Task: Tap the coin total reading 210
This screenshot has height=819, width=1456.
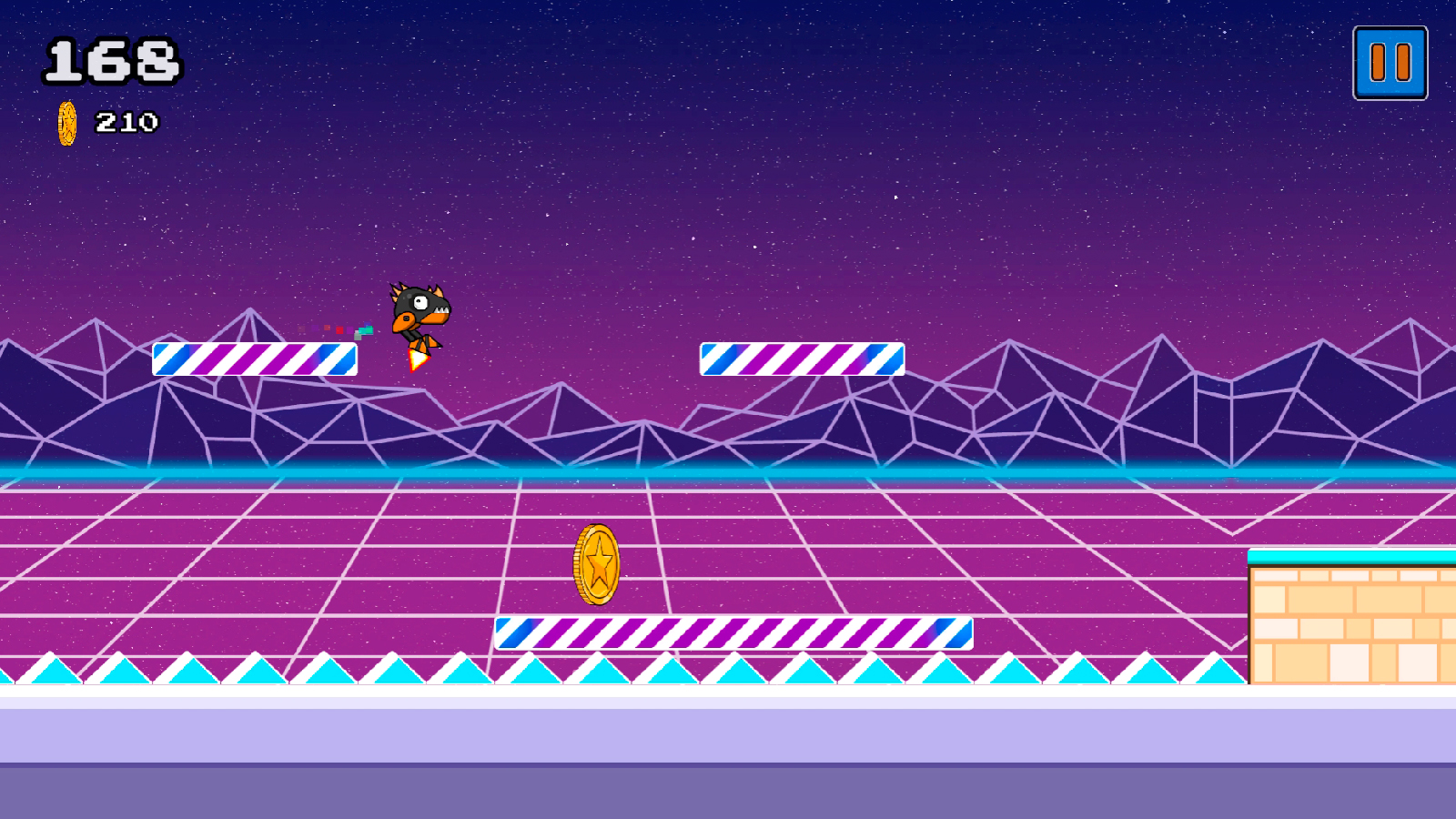Action: pos(127,120)
